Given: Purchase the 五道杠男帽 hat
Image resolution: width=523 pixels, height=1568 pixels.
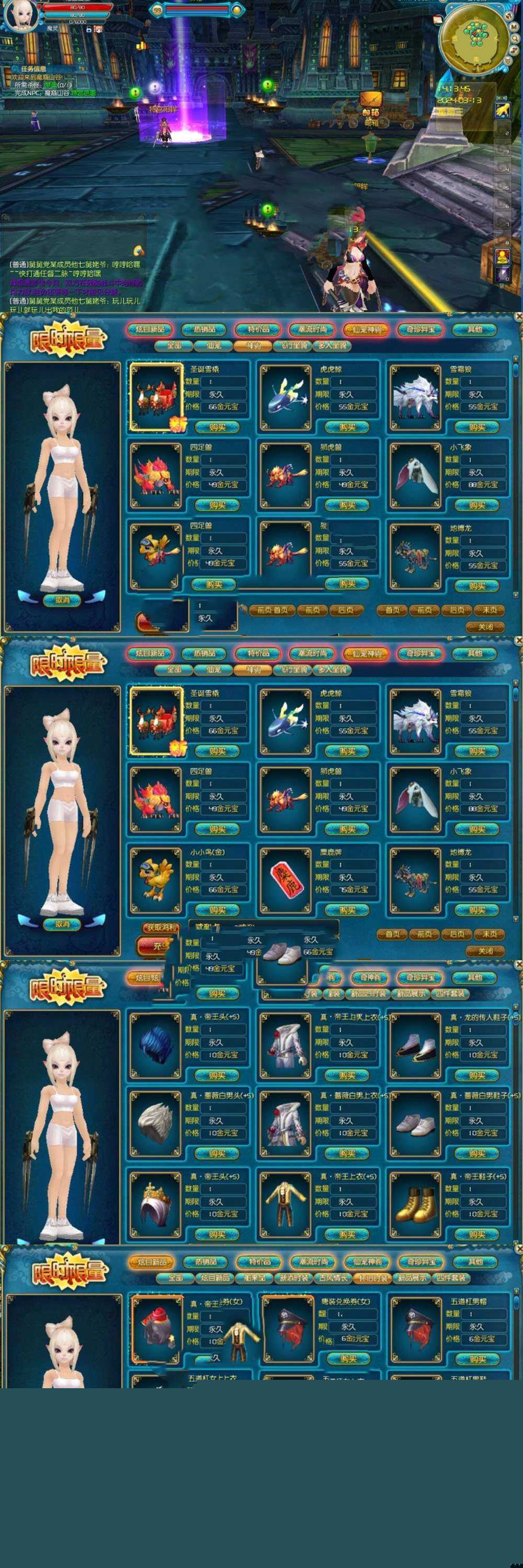Looking at the screenshot, I should coord(477,1358).
